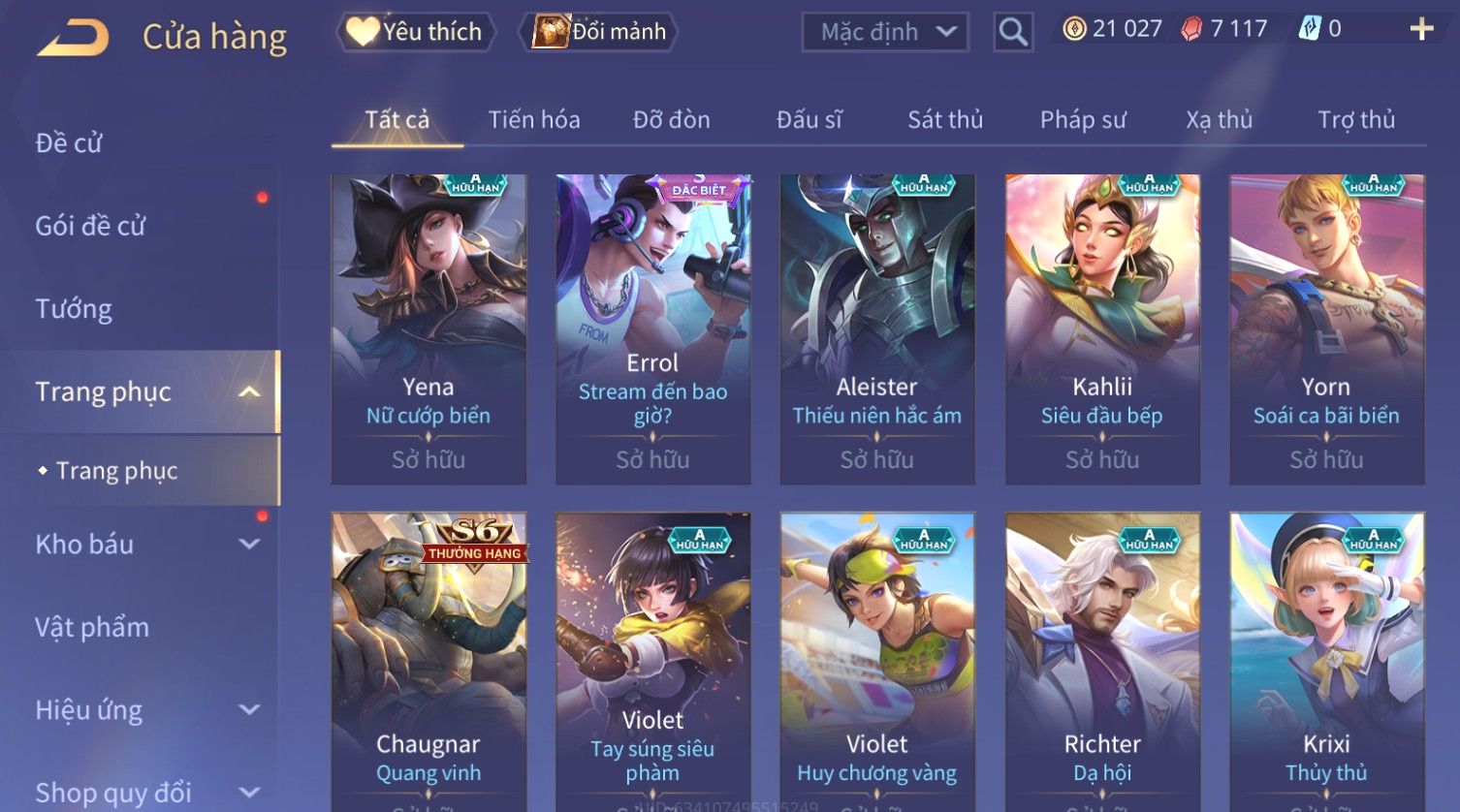This screenshot has width=1460, height=812.
Task: Expand the Hiệu ứng menu
Action: click(145, 710)
